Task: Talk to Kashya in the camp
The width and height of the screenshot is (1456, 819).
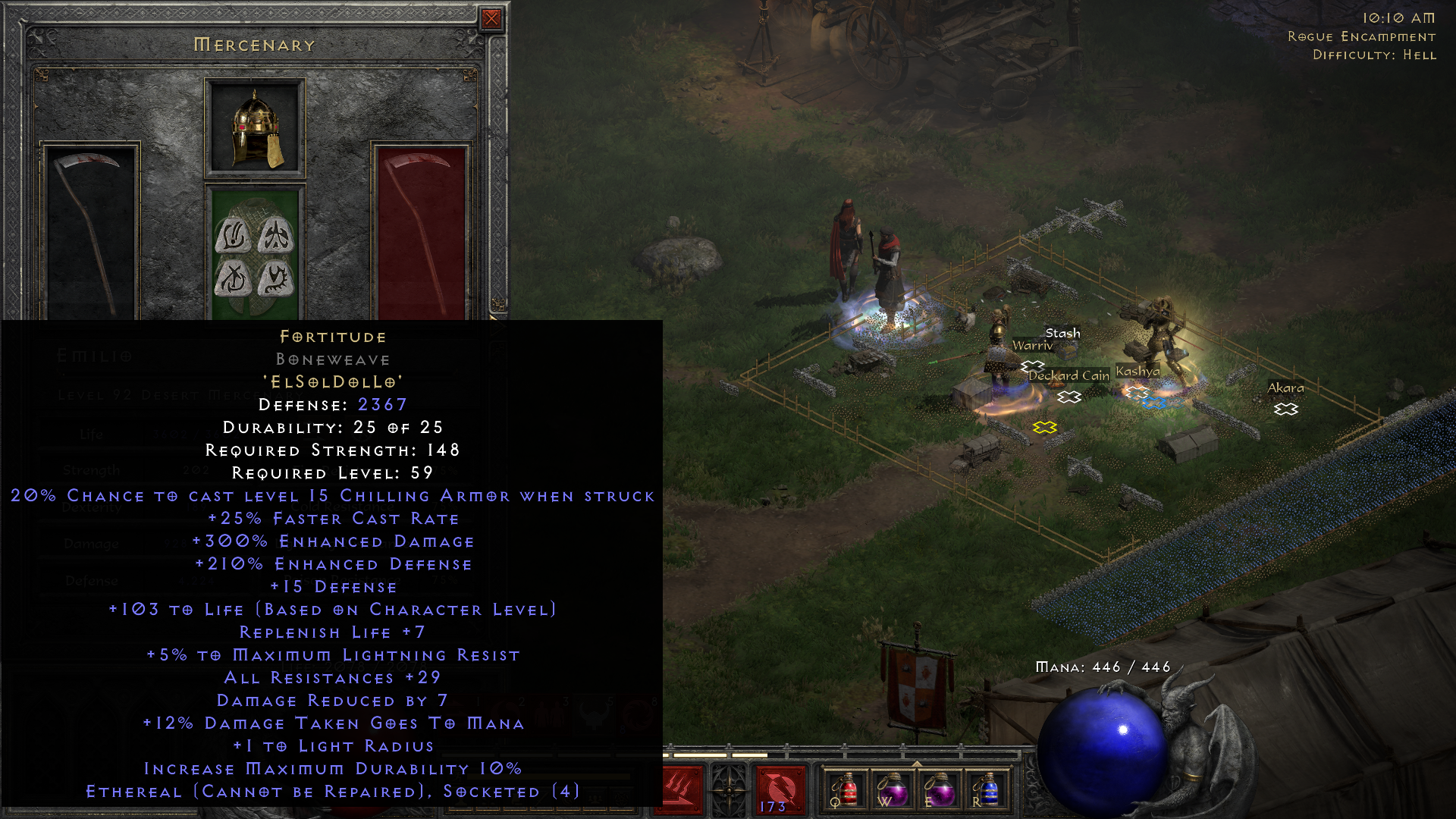Action: pyautogui.click(x=1137, y=372)
